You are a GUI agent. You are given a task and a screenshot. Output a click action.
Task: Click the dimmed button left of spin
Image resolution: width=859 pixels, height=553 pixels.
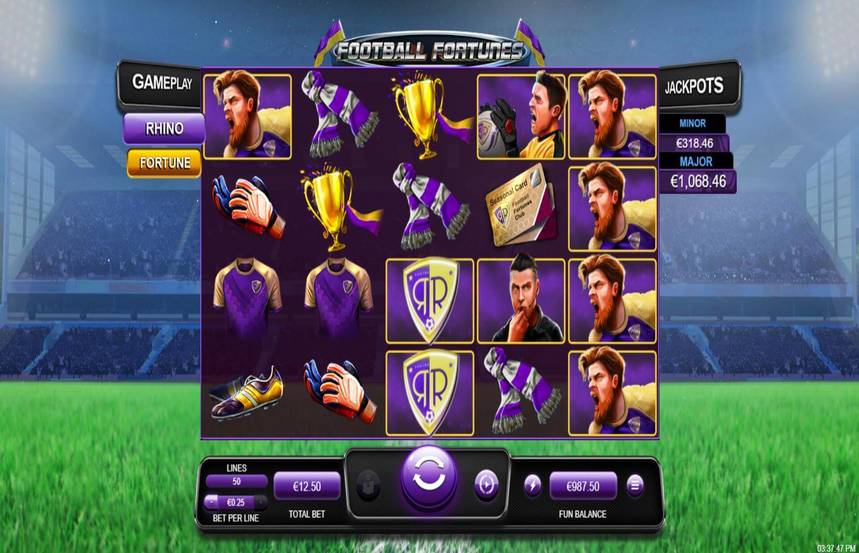pos(369,484)
